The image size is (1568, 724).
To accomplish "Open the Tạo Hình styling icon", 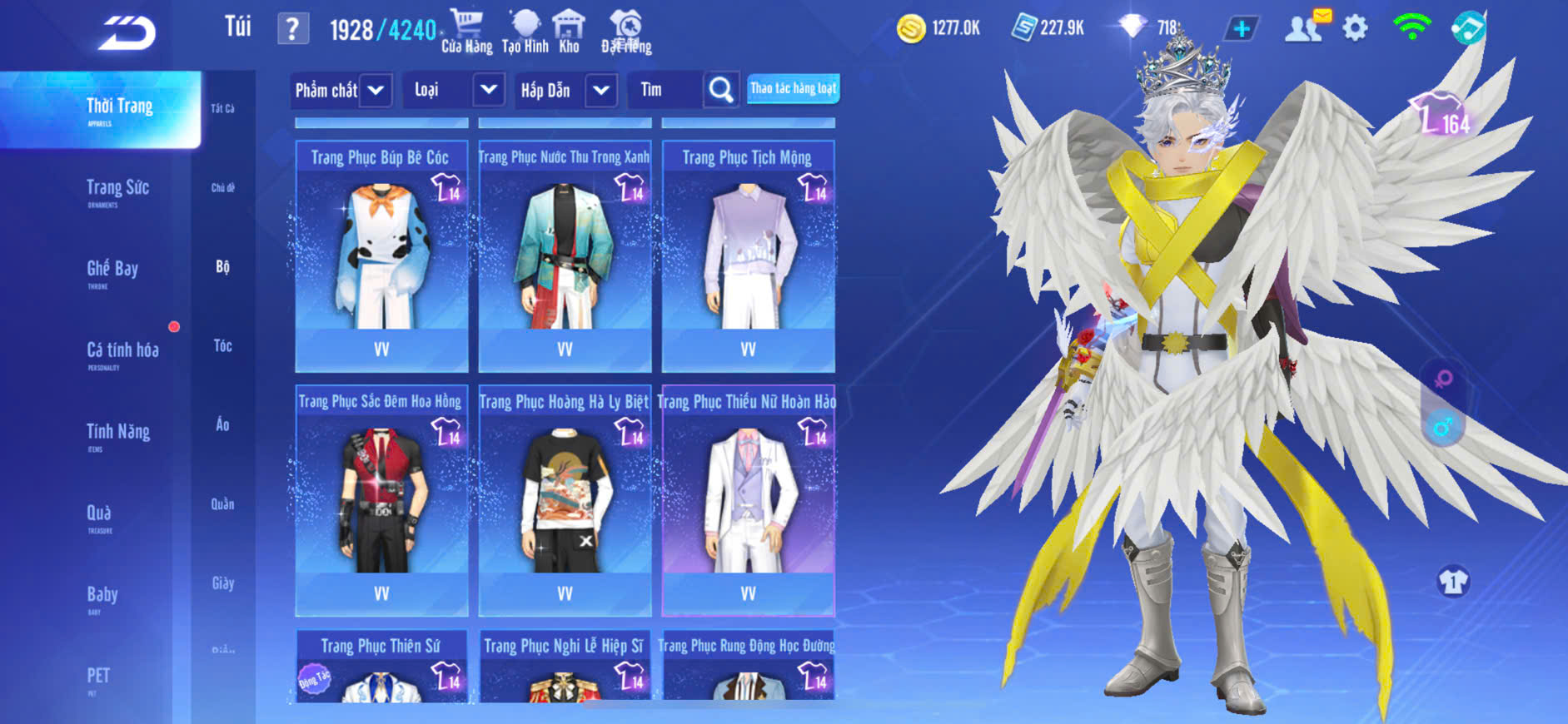I will pos(525,32).
